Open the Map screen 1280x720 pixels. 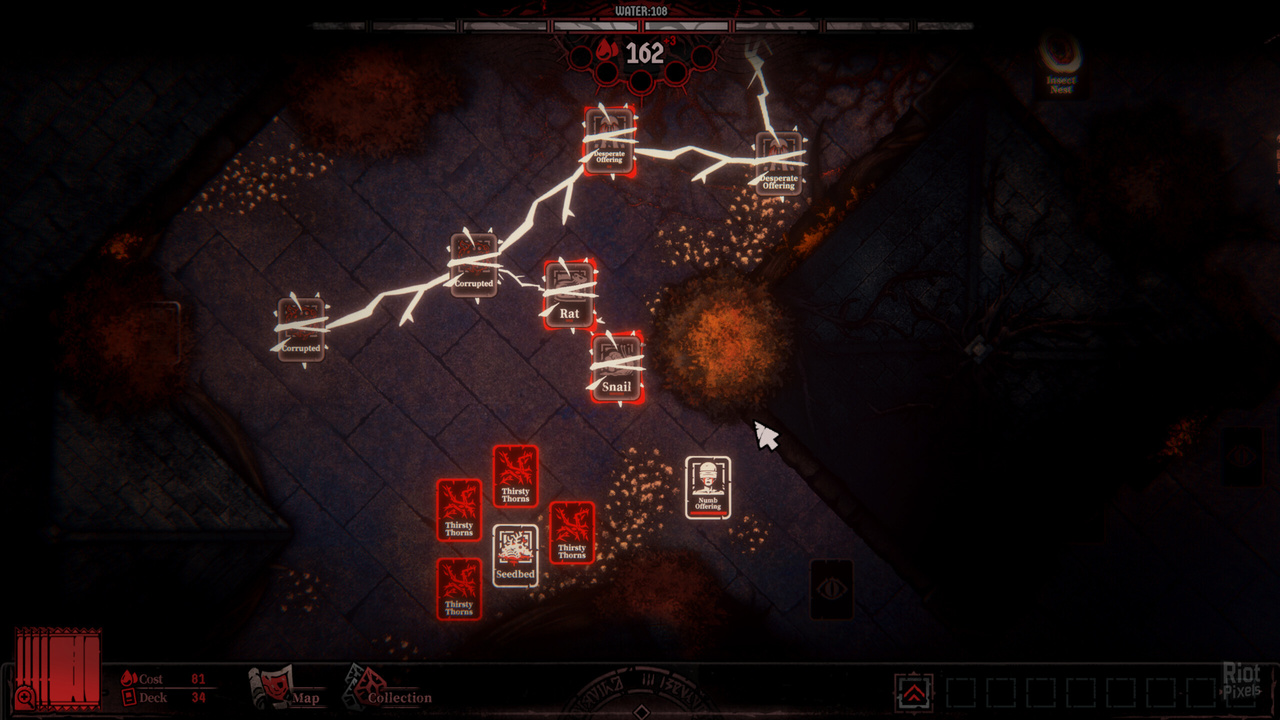[x=284, y=690]
